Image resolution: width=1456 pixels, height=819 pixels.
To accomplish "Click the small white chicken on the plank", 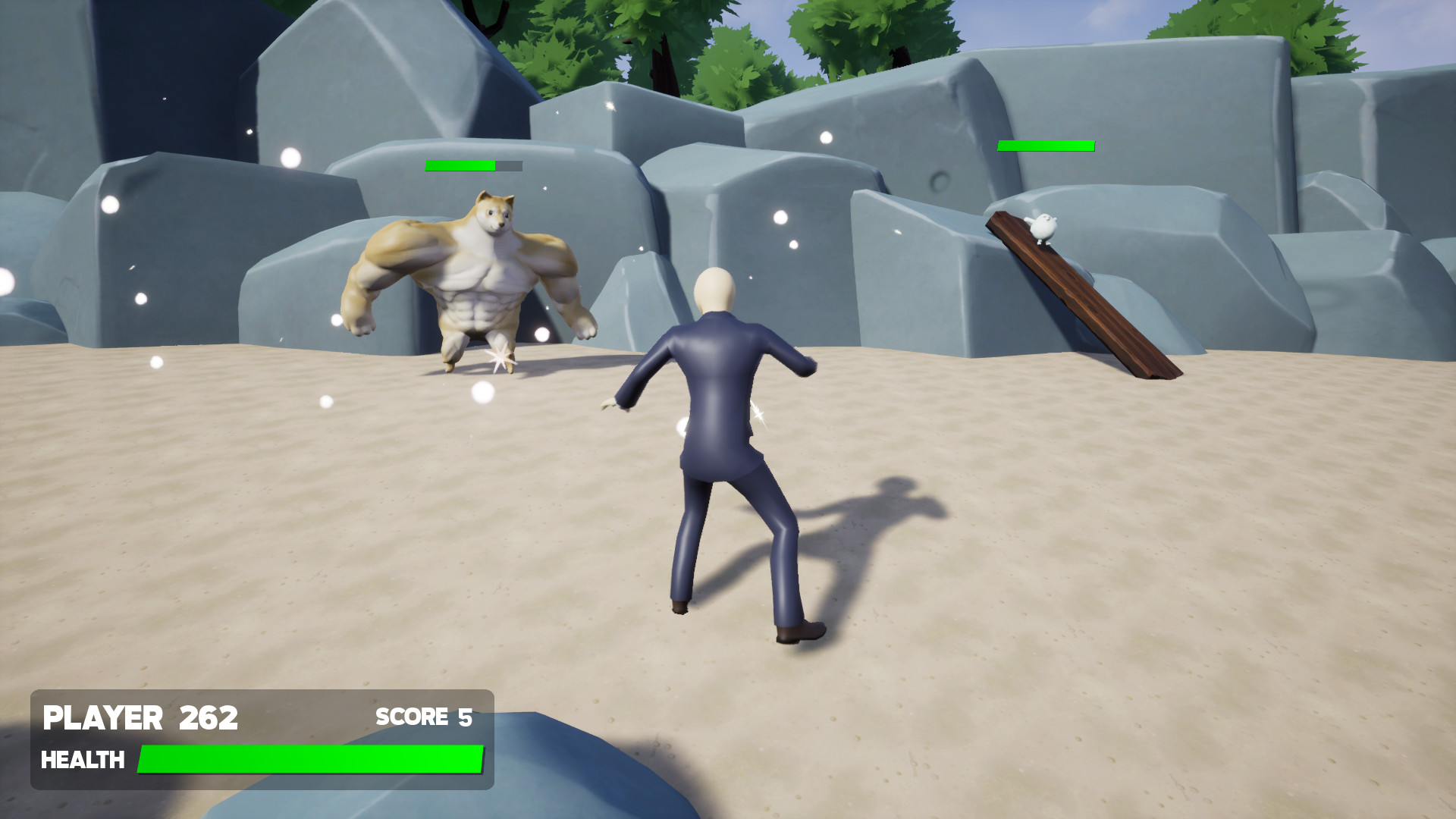I will [x=1043, y=227].
